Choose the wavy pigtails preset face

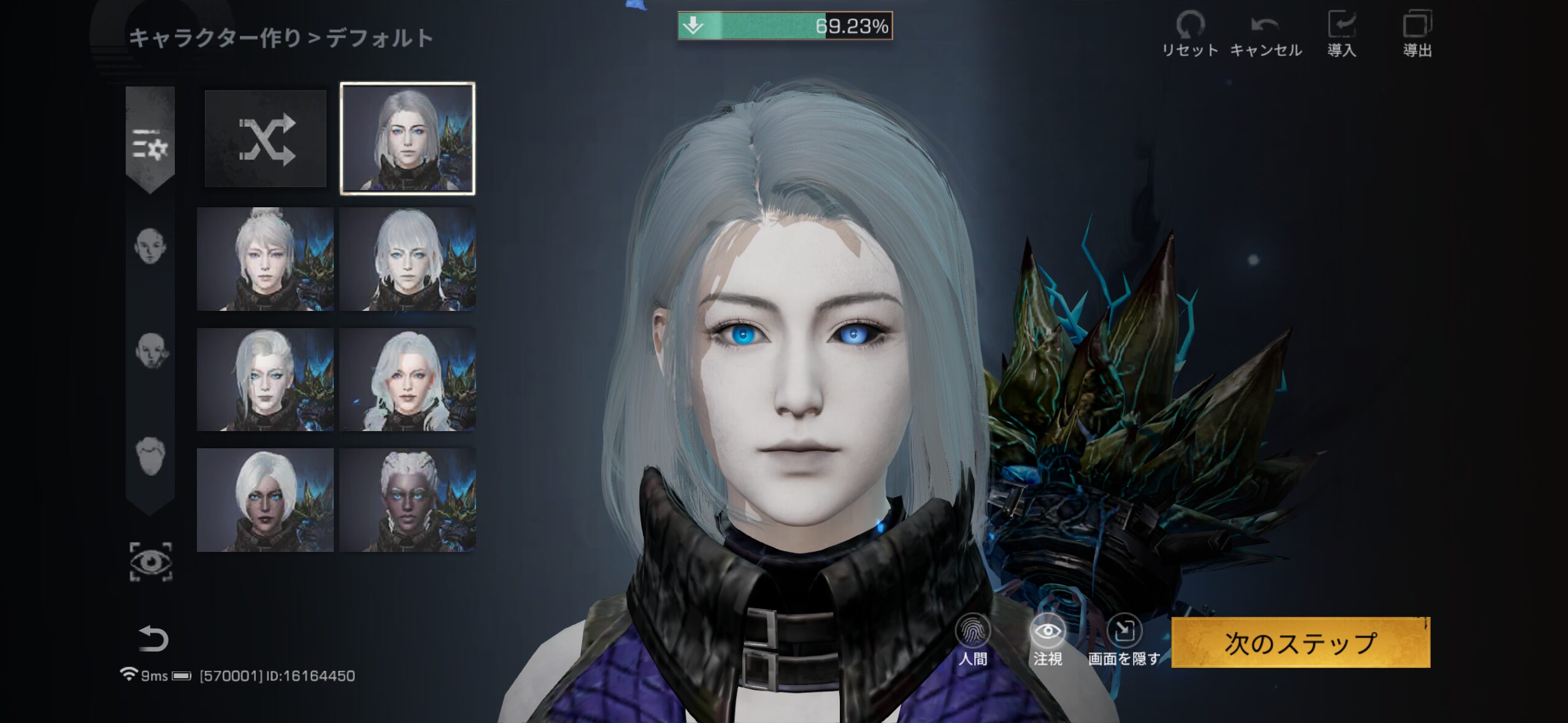[x=407, y=379]
